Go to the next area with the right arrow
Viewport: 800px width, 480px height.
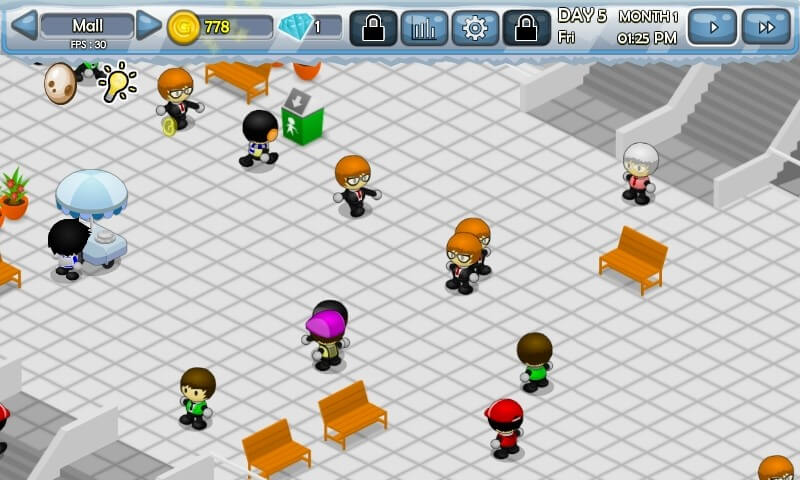pyautogui.click(x=149, y=26)
